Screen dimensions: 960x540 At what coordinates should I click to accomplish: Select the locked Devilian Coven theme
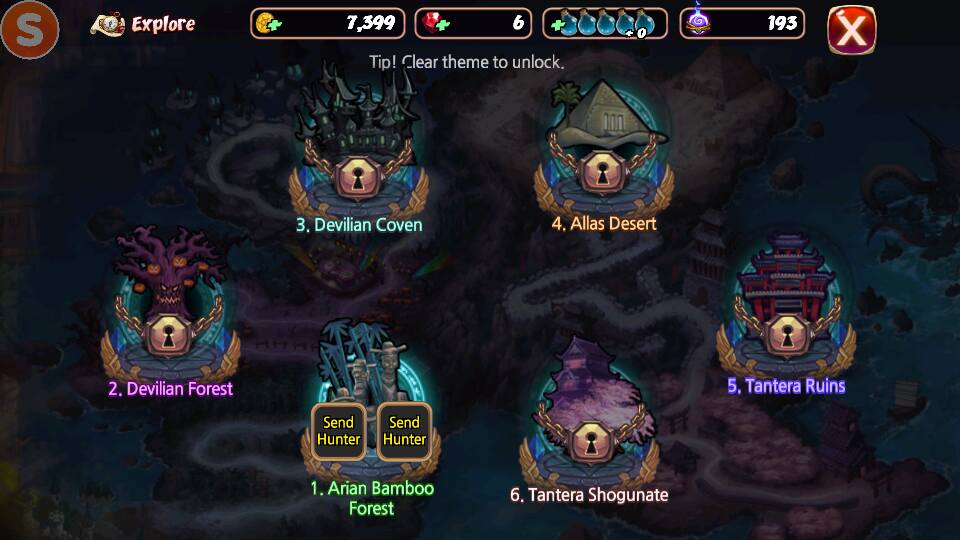coord(358,176)
